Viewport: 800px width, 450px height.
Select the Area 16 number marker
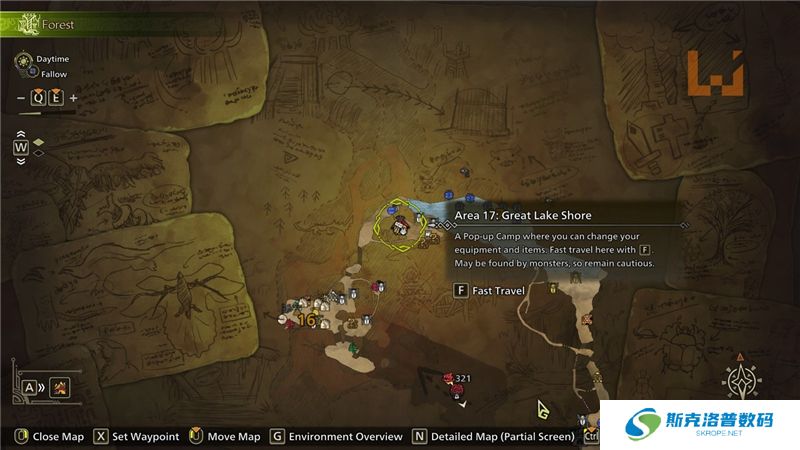click(x=307, y=320)
